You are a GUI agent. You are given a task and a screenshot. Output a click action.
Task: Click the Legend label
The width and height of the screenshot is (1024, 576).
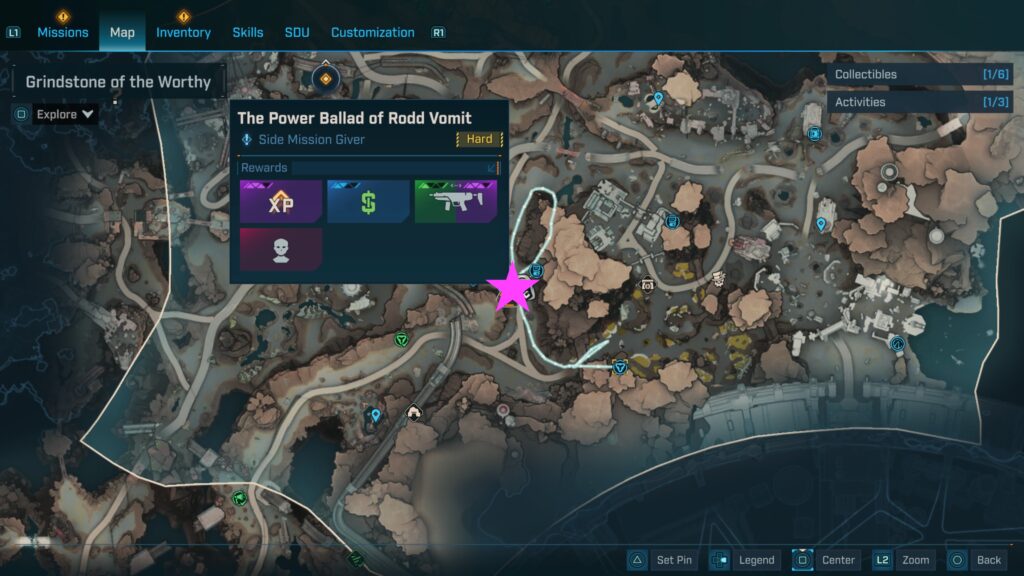[757, 560]
